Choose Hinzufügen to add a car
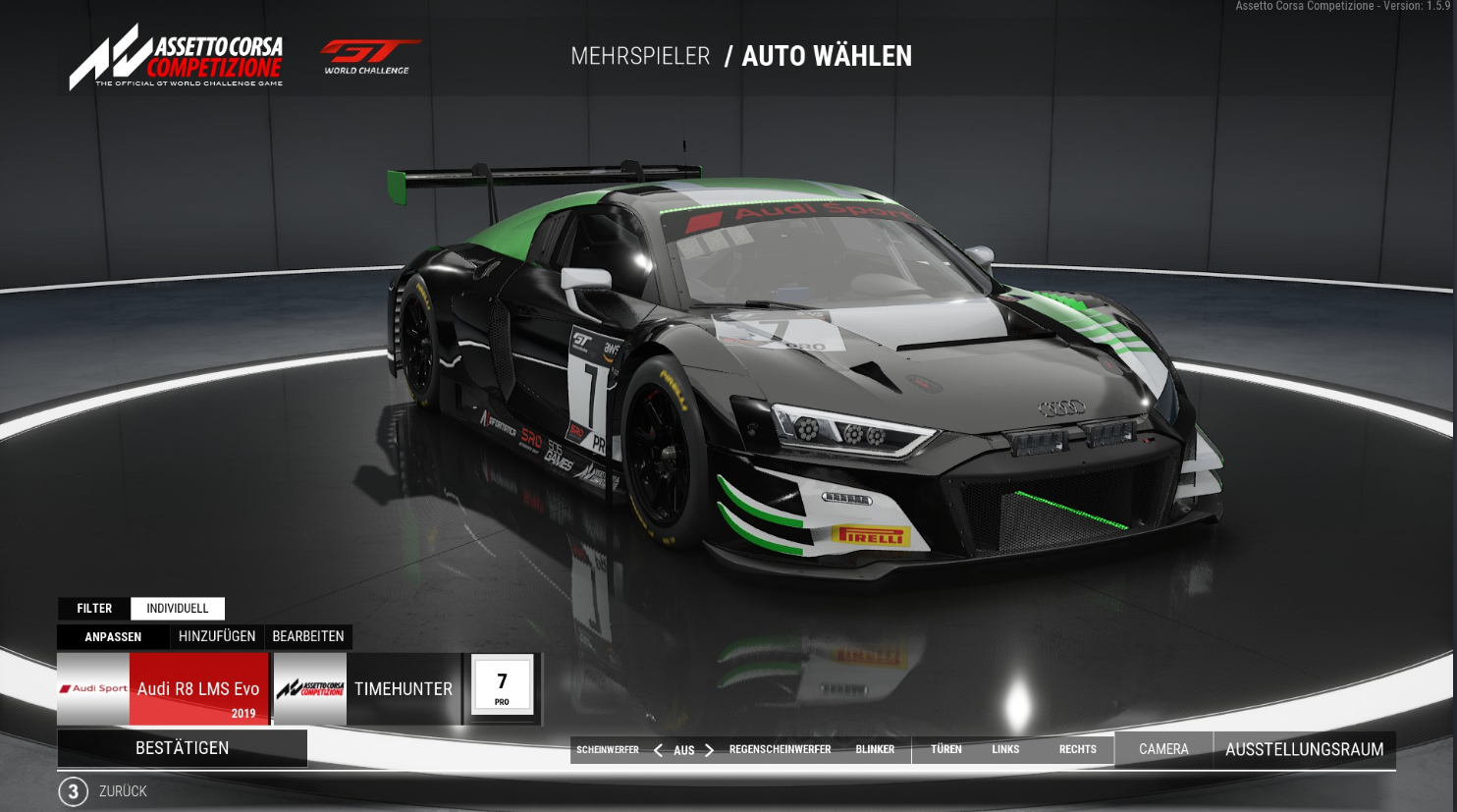Viewport: 1457px width, 812px height. click(217, 637)
